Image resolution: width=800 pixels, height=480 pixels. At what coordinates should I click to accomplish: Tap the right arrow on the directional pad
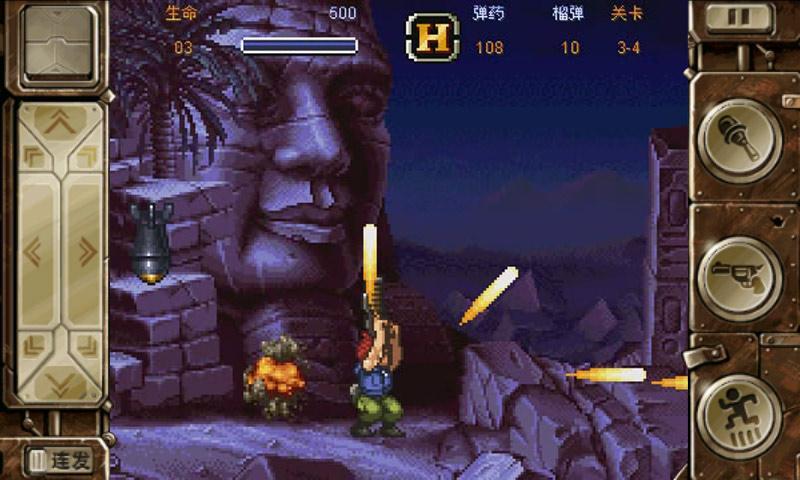click(x=87, y=251)
